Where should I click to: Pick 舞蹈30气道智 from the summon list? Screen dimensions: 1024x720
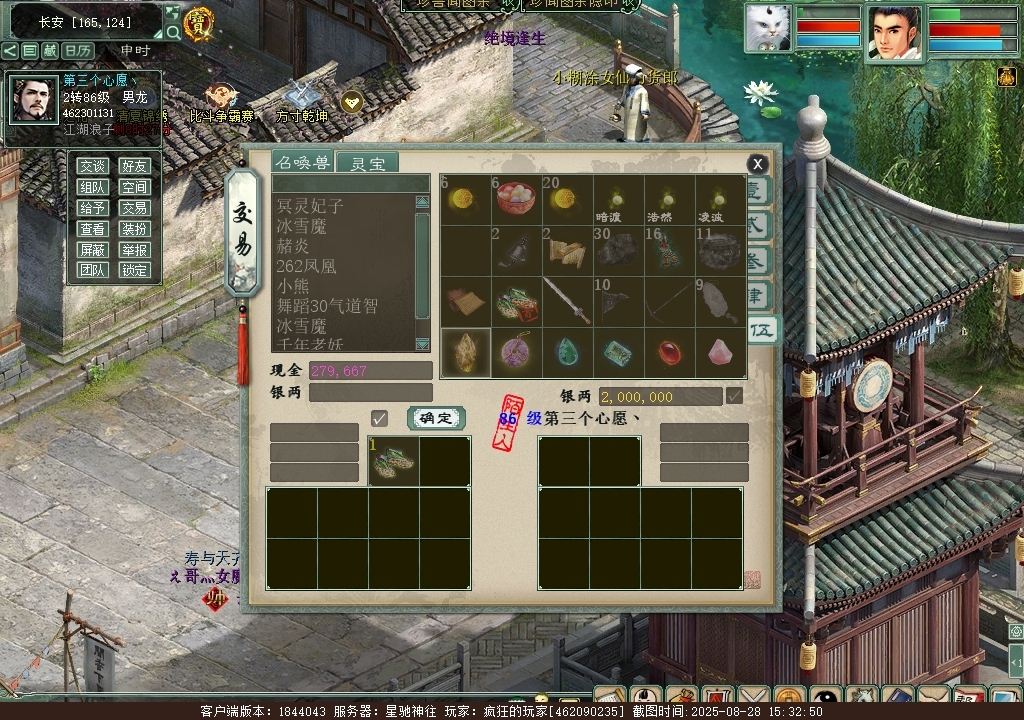coord(327,306)
